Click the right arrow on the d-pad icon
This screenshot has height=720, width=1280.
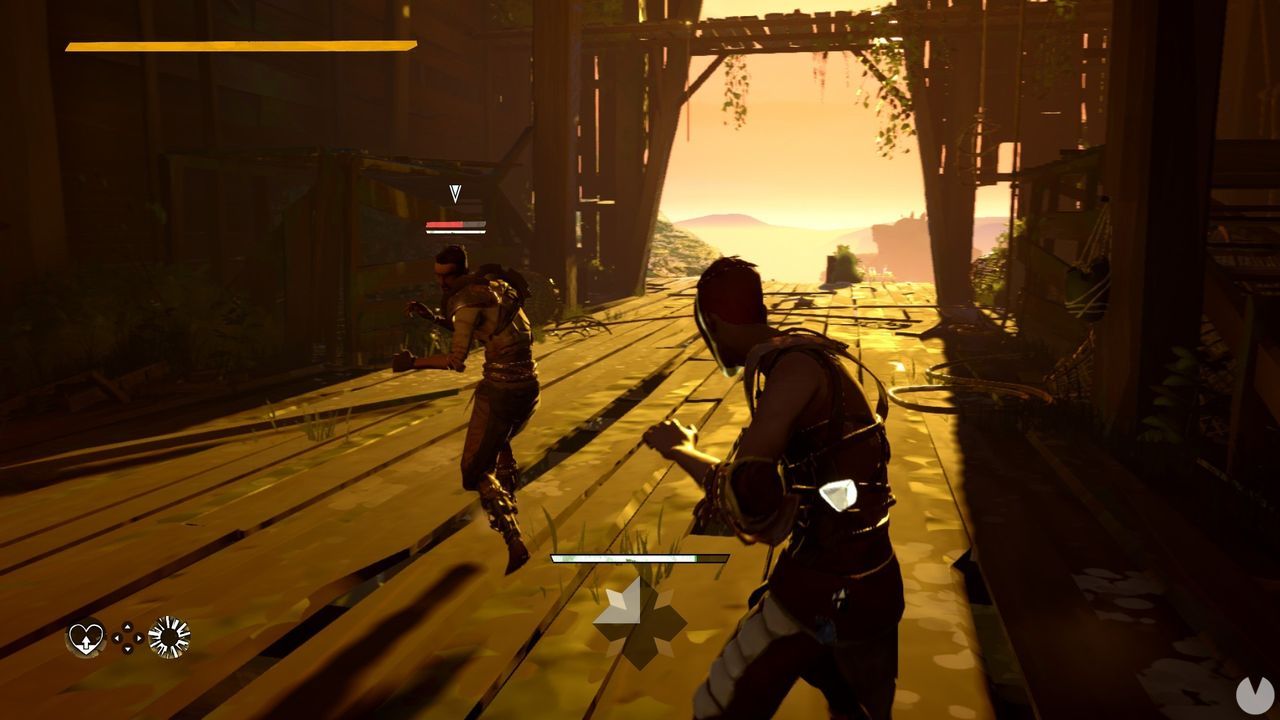138,638
